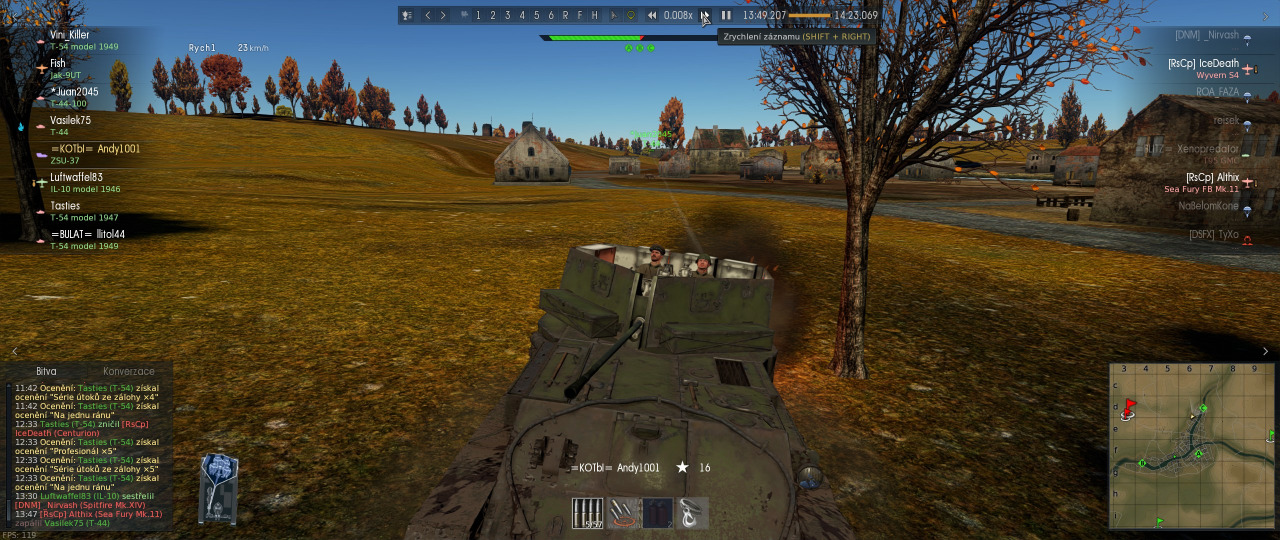
Task: Collapse the left team panel arrow
Action: (14, 352)
